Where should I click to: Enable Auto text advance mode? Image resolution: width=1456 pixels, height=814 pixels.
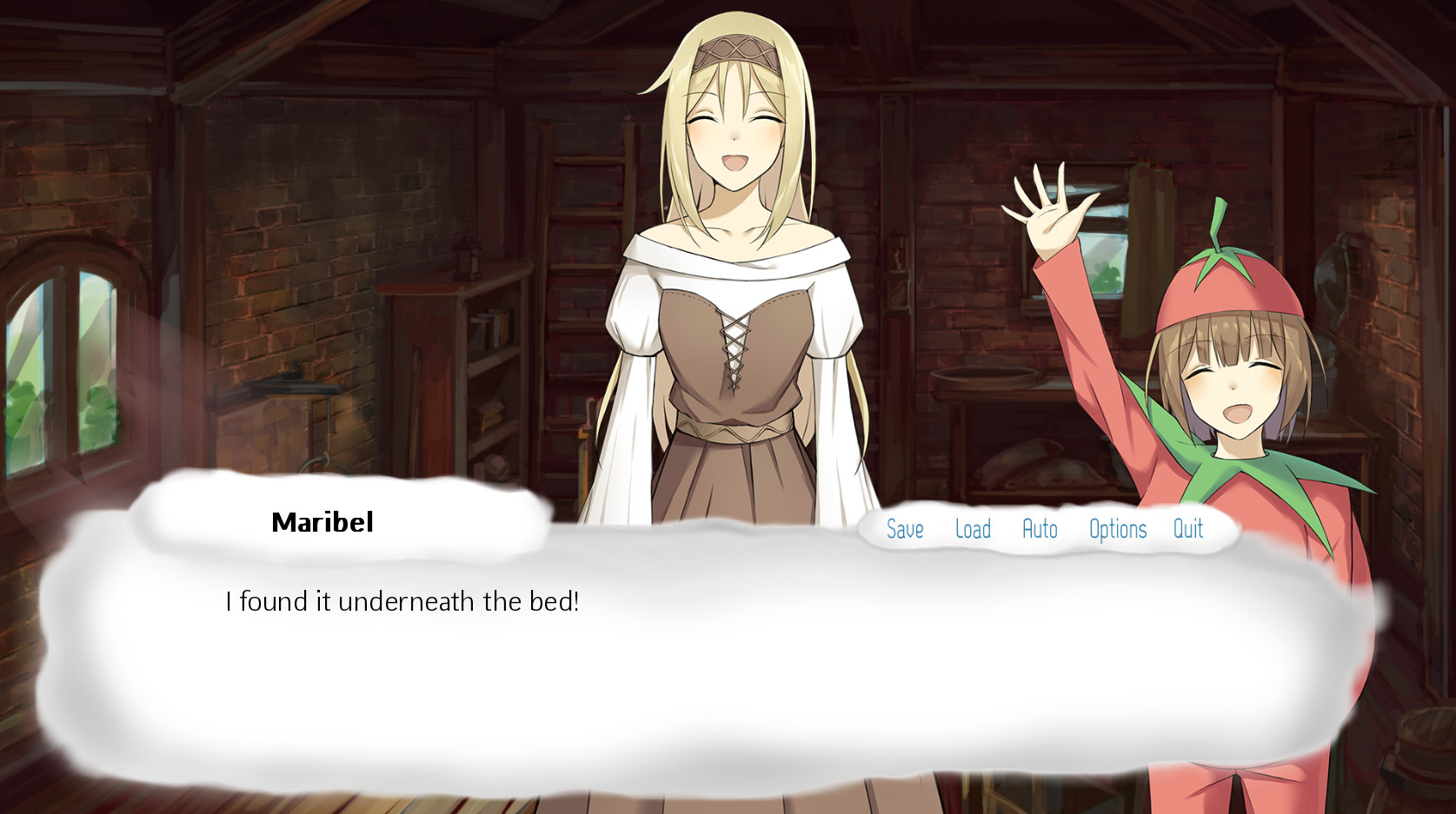pyautogui.click(x=1040, y=529)
